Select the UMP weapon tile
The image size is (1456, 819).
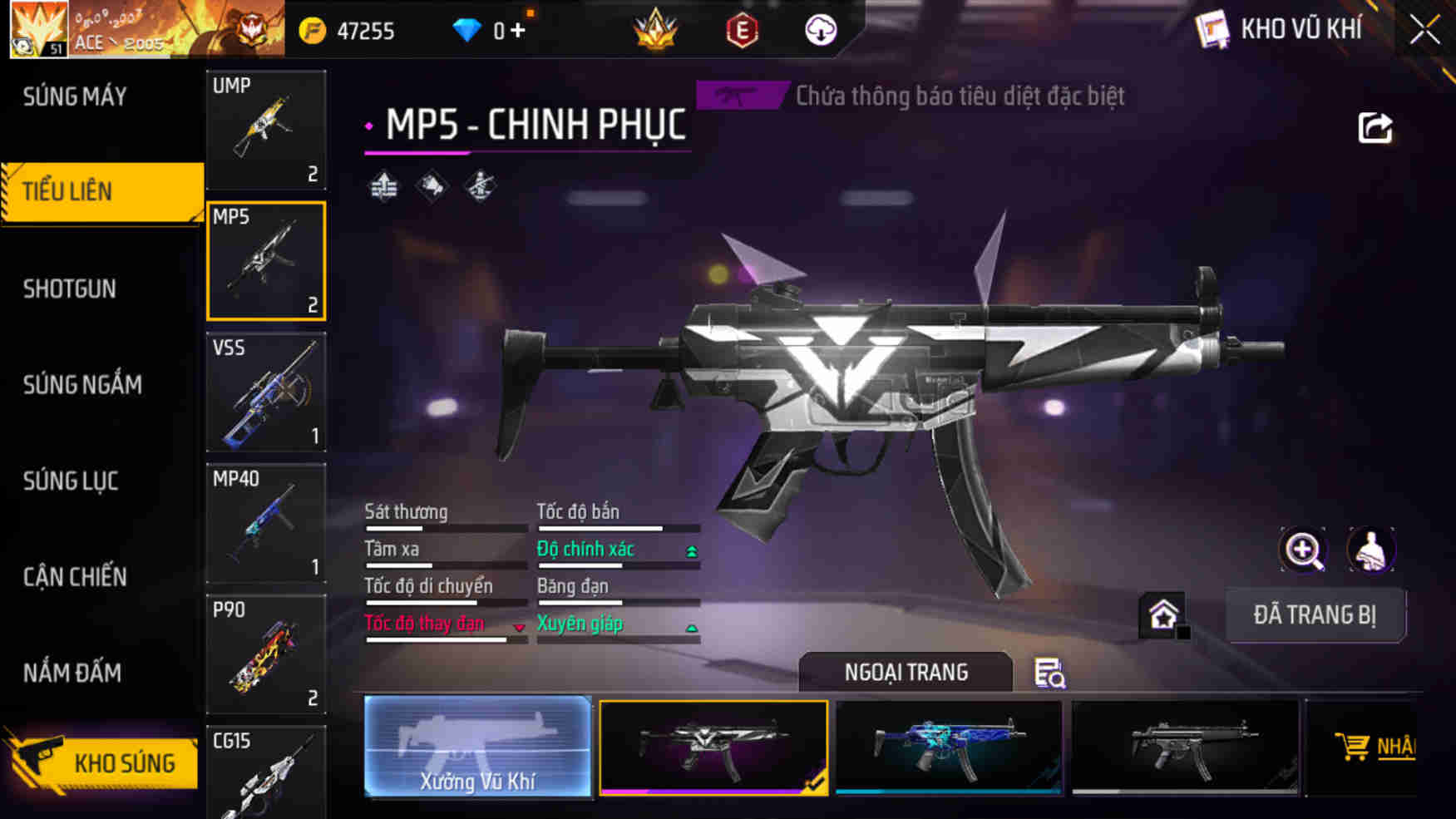(266, 130)
